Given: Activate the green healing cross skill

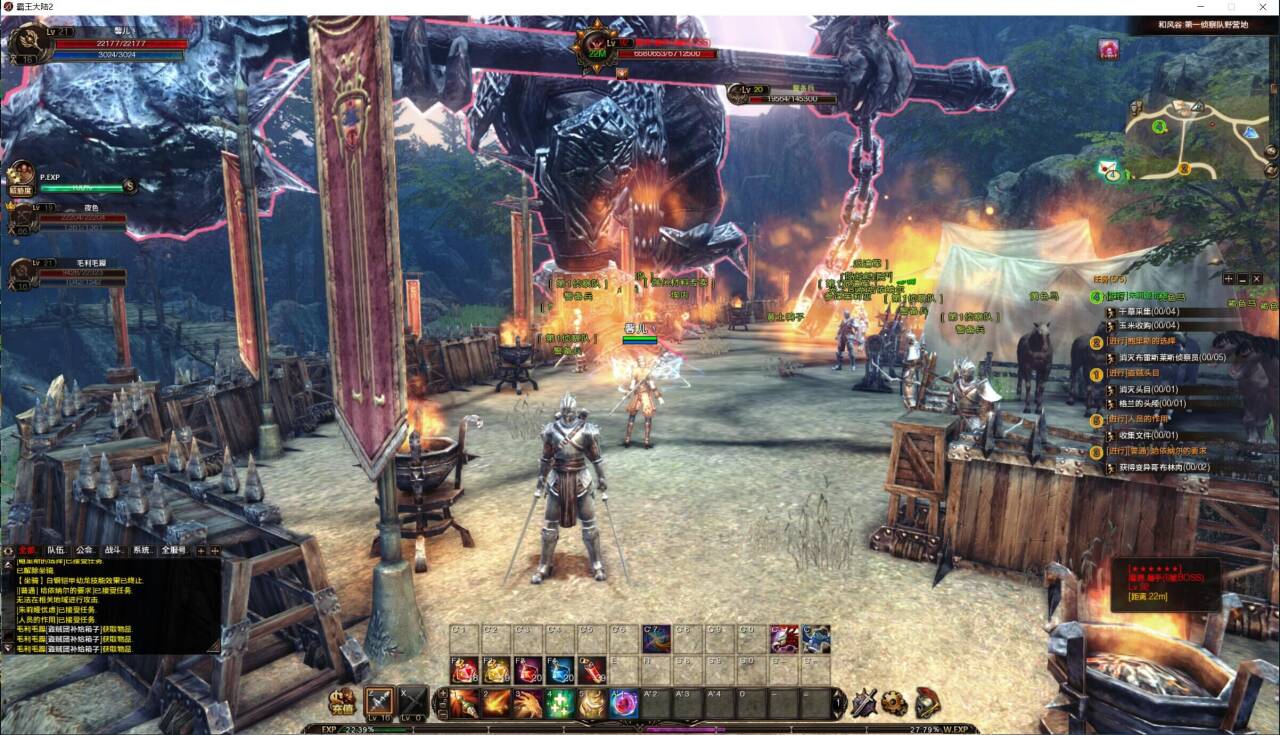Looking at the screenshot, I should click(x=561, y=703).
